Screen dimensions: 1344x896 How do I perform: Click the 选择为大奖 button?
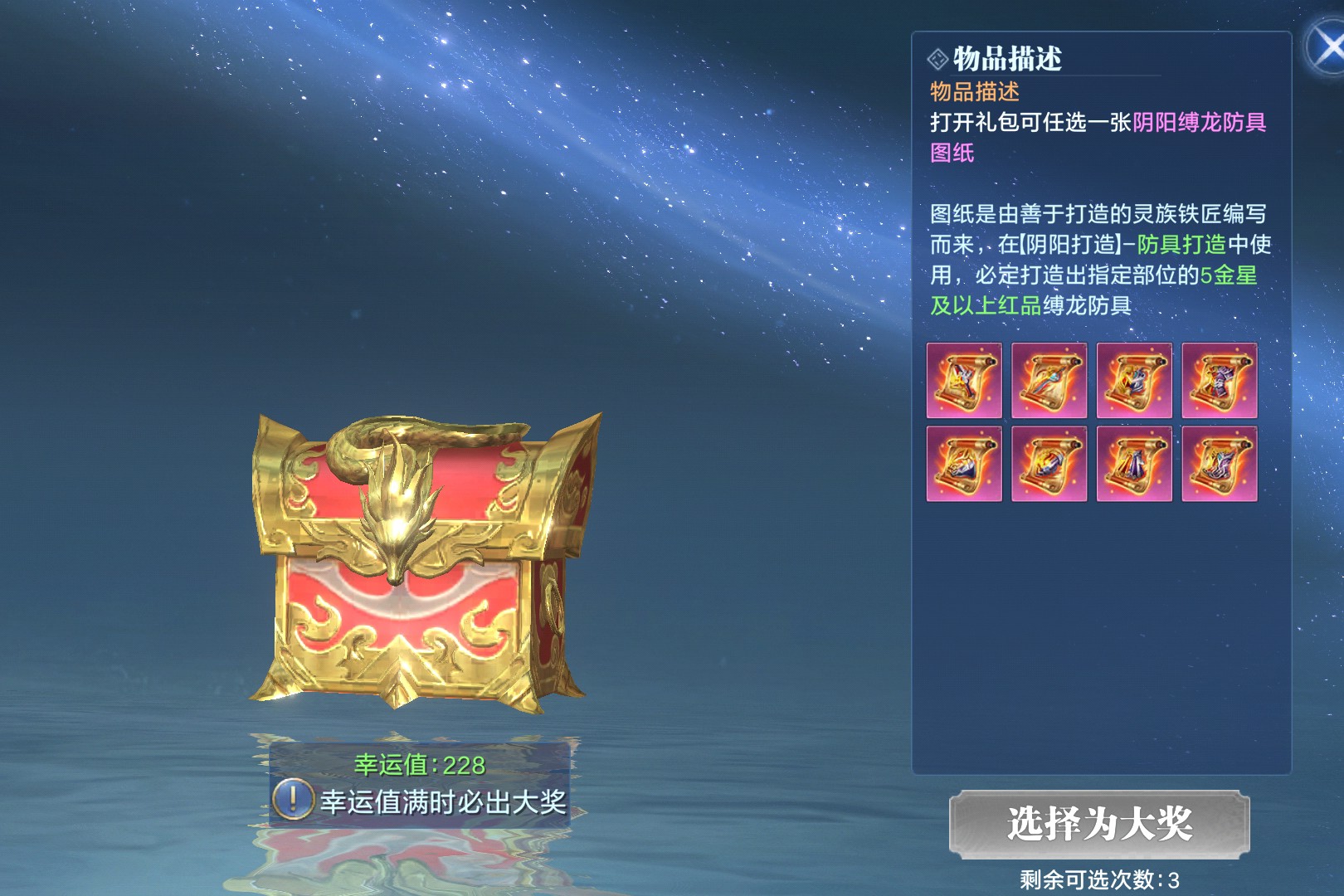(1099, 824)
